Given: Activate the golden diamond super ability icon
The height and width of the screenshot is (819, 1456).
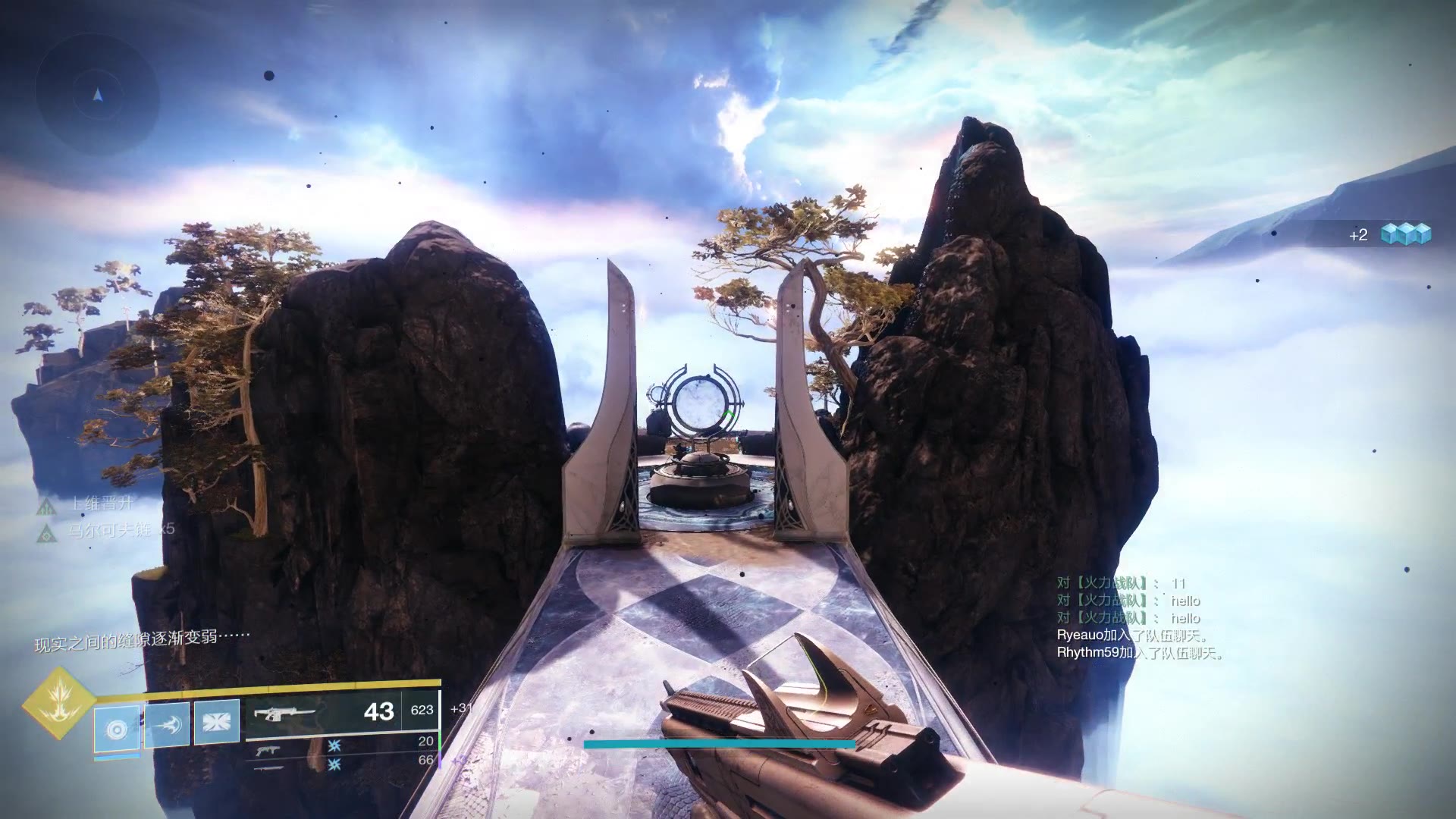Looking at the screenshot, I should pos(58,703).
